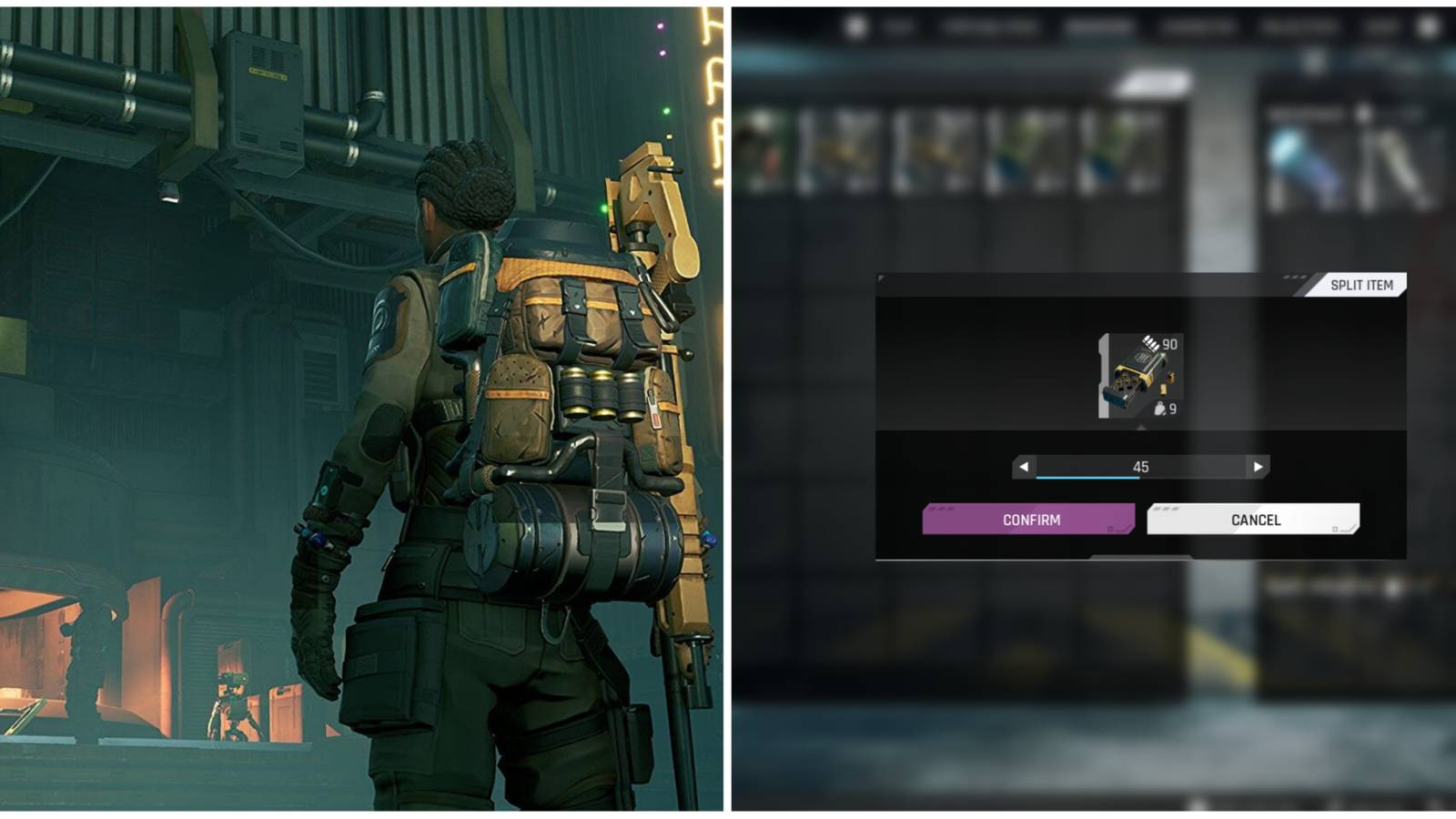Image resolution: width=1456 pixels, height=819 pixels.
Task: Click the SPLIT ITEM header label
Action: (x=1362, y=285)
